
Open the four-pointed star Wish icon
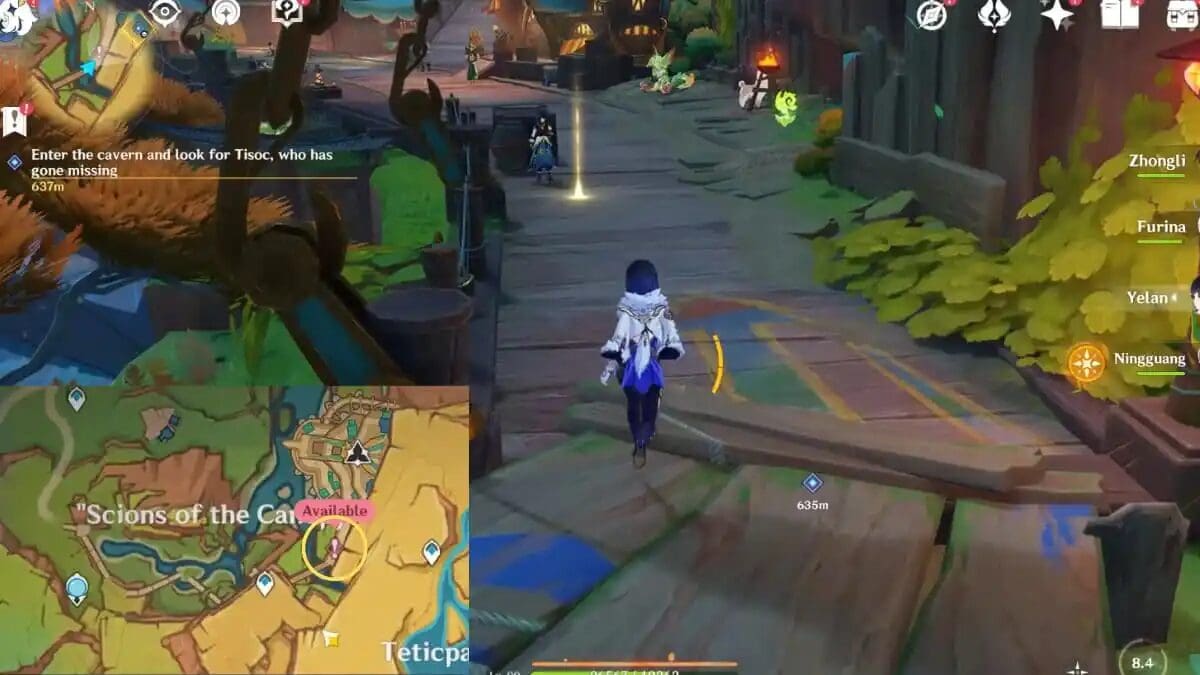point(1057,14)
